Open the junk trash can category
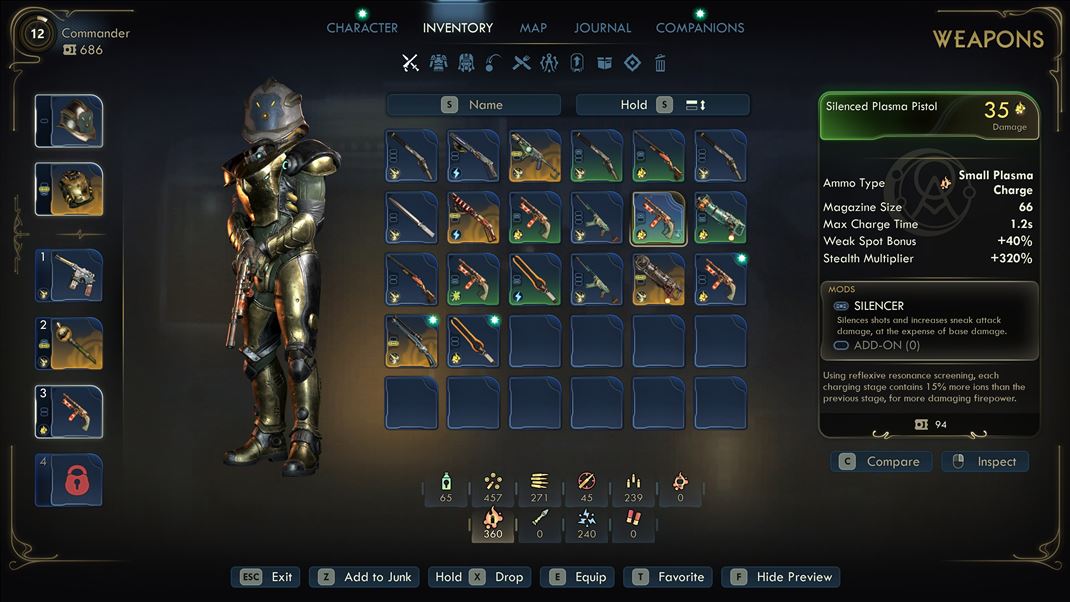 (660, 63)
